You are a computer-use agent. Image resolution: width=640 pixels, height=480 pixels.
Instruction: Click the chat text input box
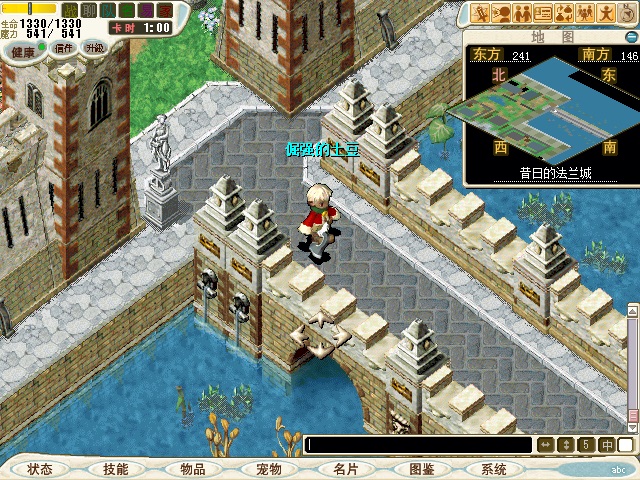coord(420,445)
